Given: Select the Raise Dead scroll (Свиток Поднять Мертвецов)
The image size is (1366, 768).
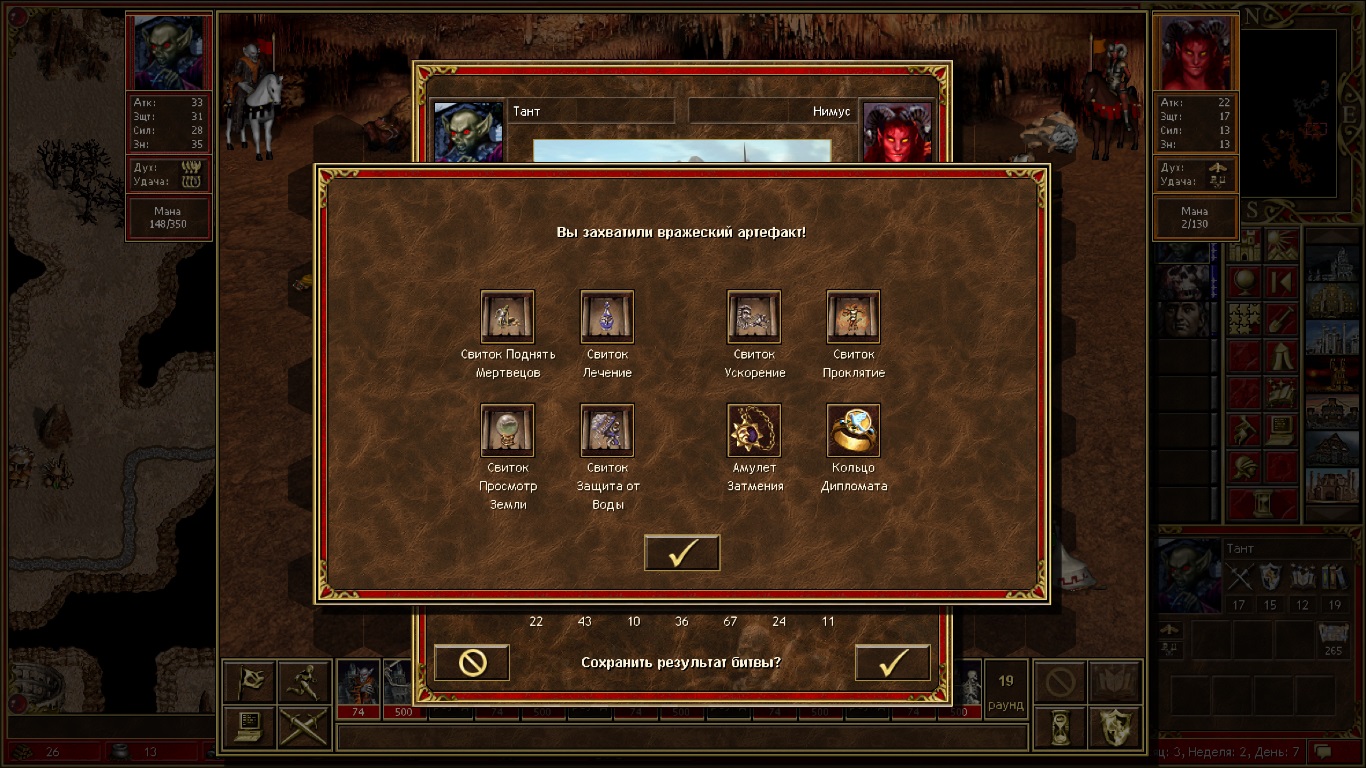Looking at the screenshot, I should (x=507, y=317).
